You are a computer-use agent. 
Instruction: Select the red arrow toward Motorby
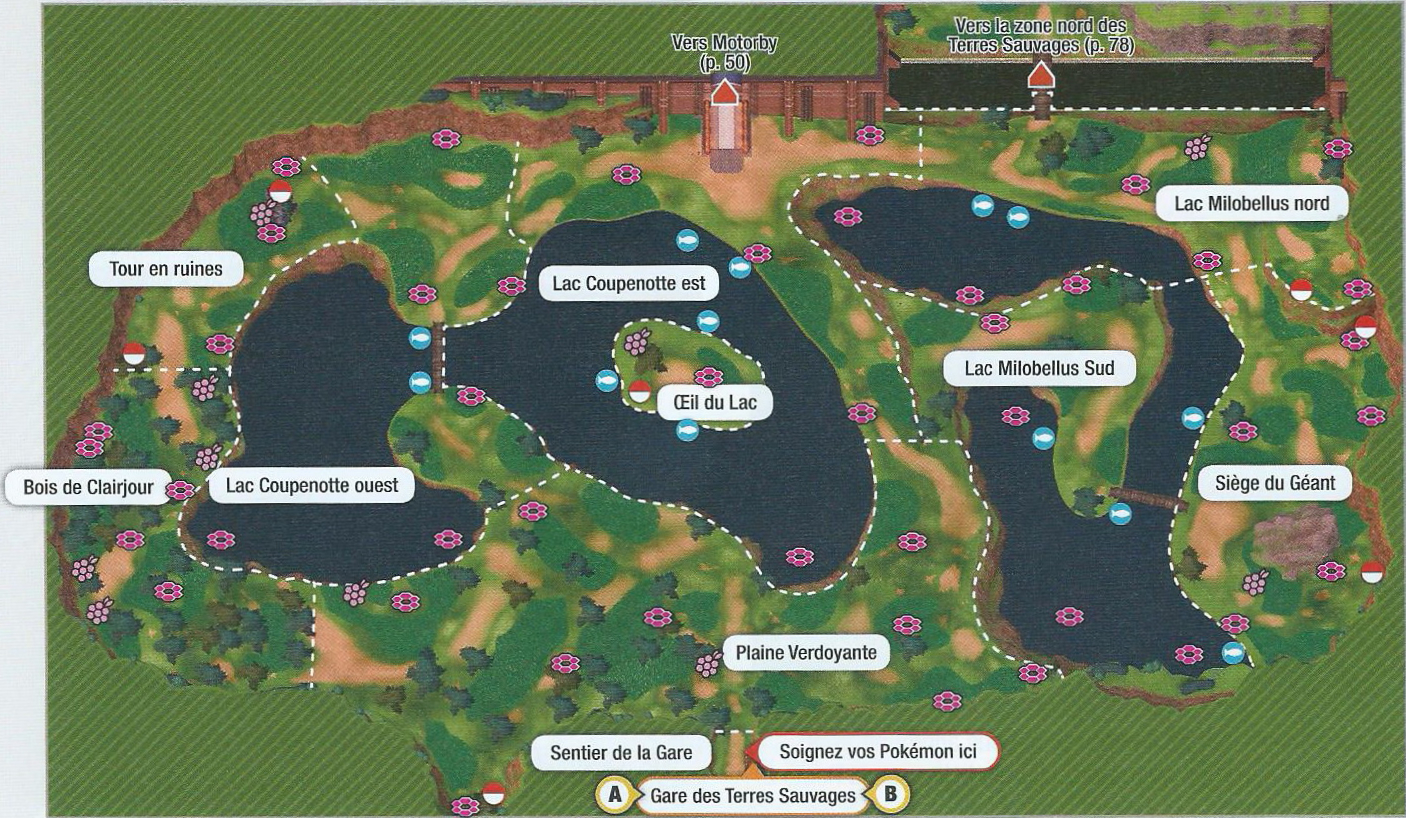pyautogui.click(x=724, y=93)
